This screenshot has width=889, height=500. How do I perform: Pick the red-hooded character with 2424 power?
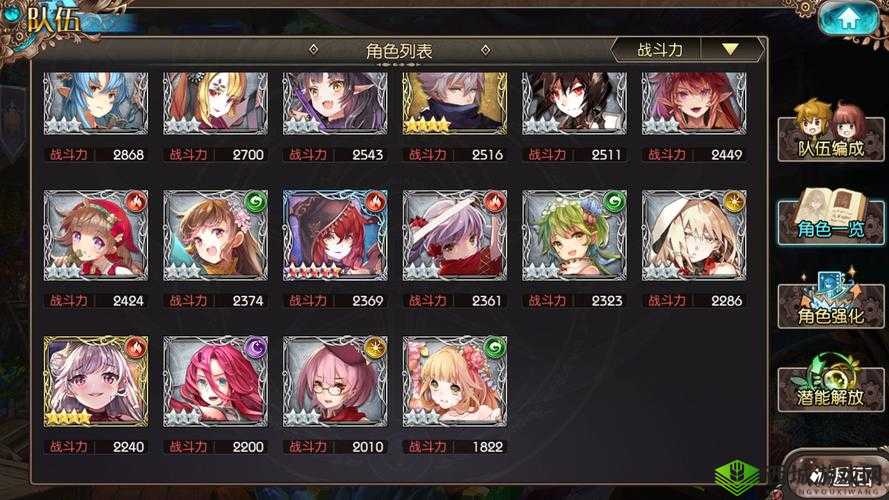(96, 236)
